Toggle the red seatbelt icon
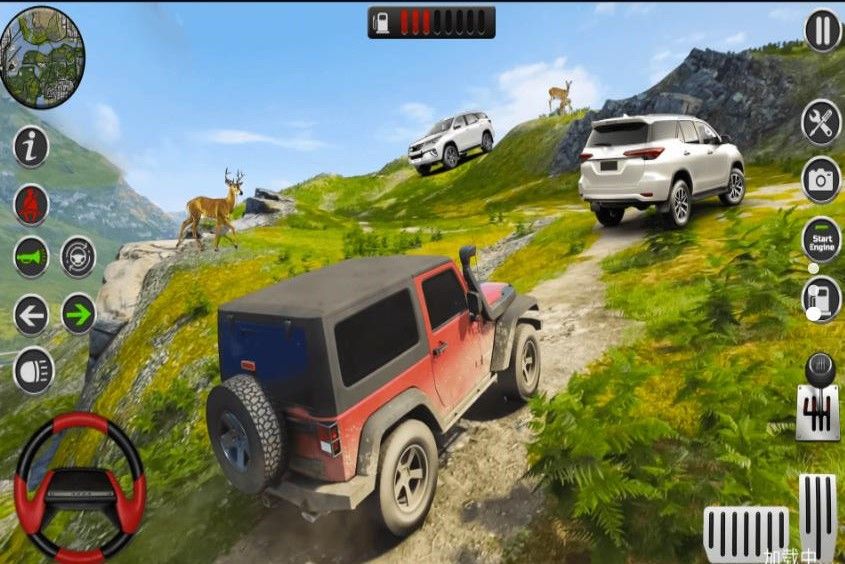Image resolution: width=845 pixels, height=564 pixels. coord(31,204)
